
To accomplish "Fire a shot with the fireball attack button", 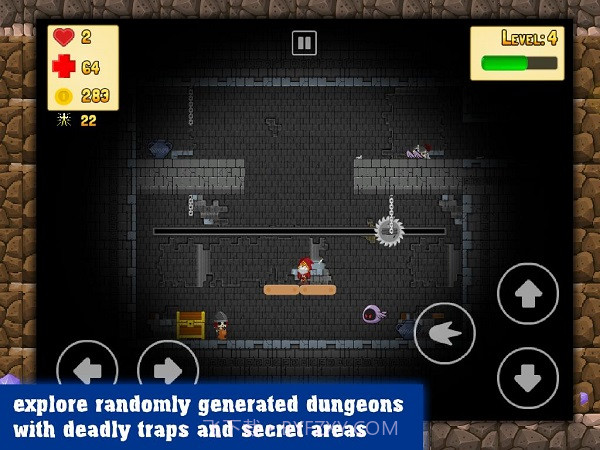I will tap(444, 333).
